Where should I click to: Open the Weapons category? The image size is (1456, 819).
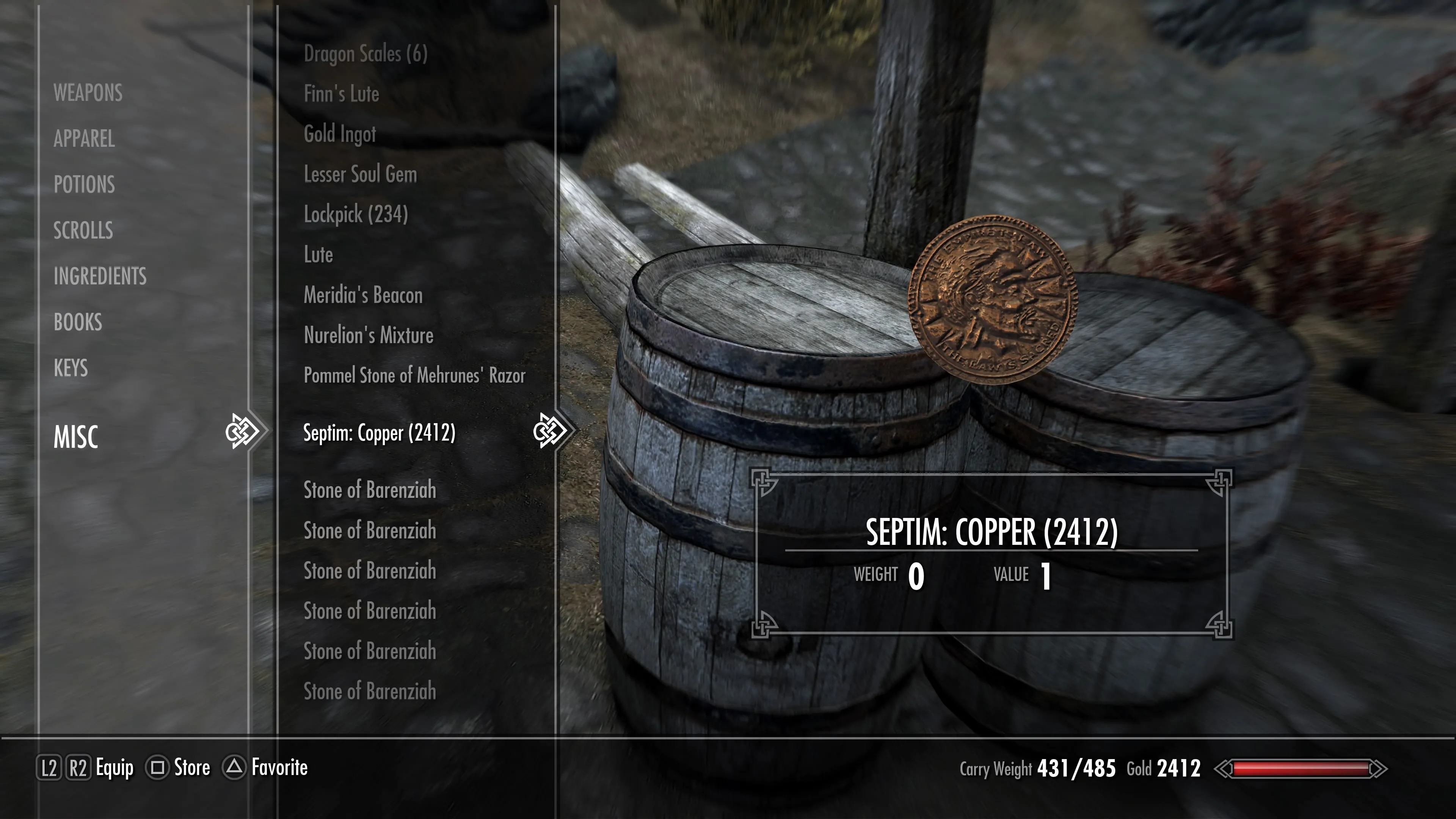[88, 93]
